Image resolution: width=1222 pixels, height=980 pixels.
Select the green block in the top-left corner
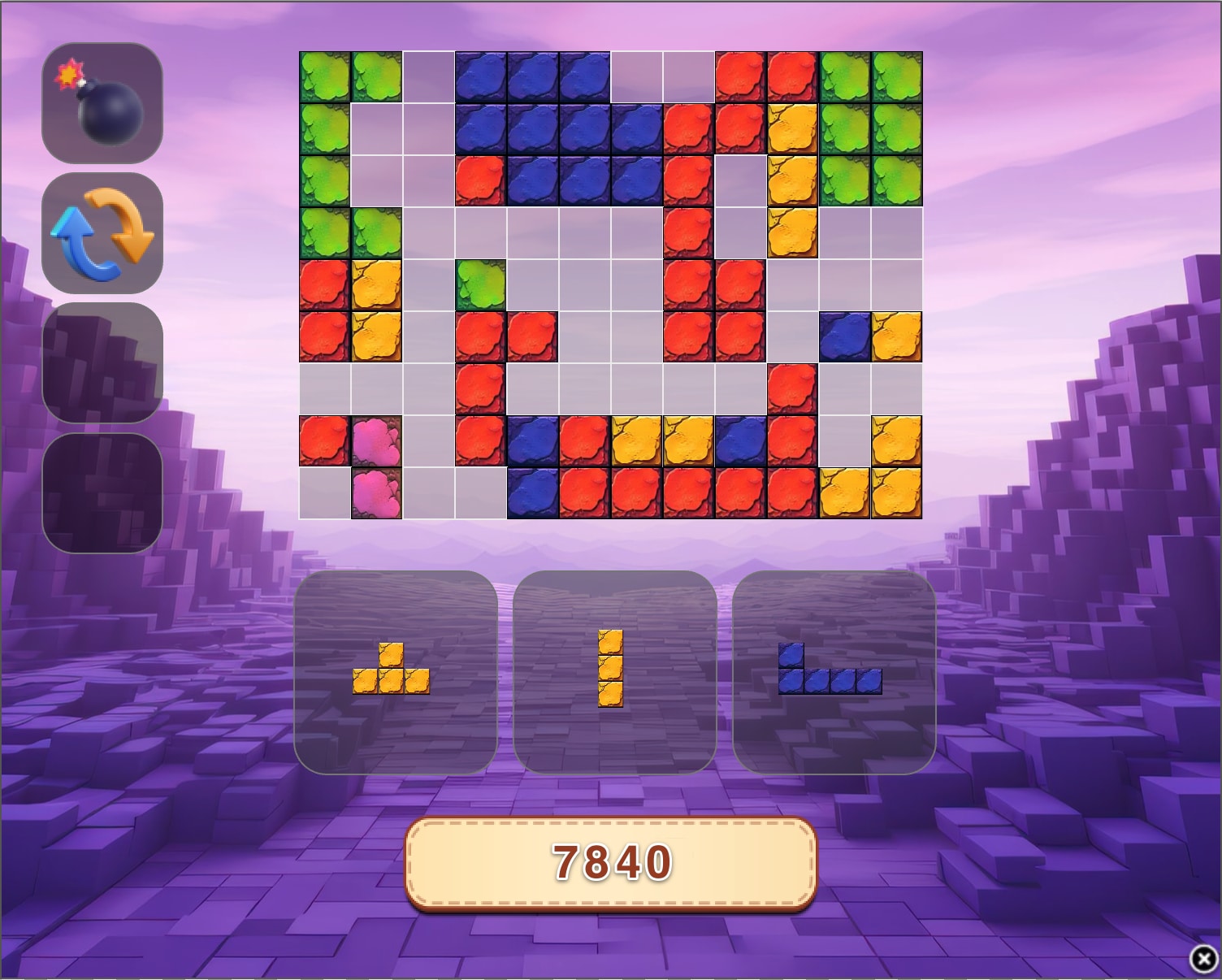[x=325, y=77]
